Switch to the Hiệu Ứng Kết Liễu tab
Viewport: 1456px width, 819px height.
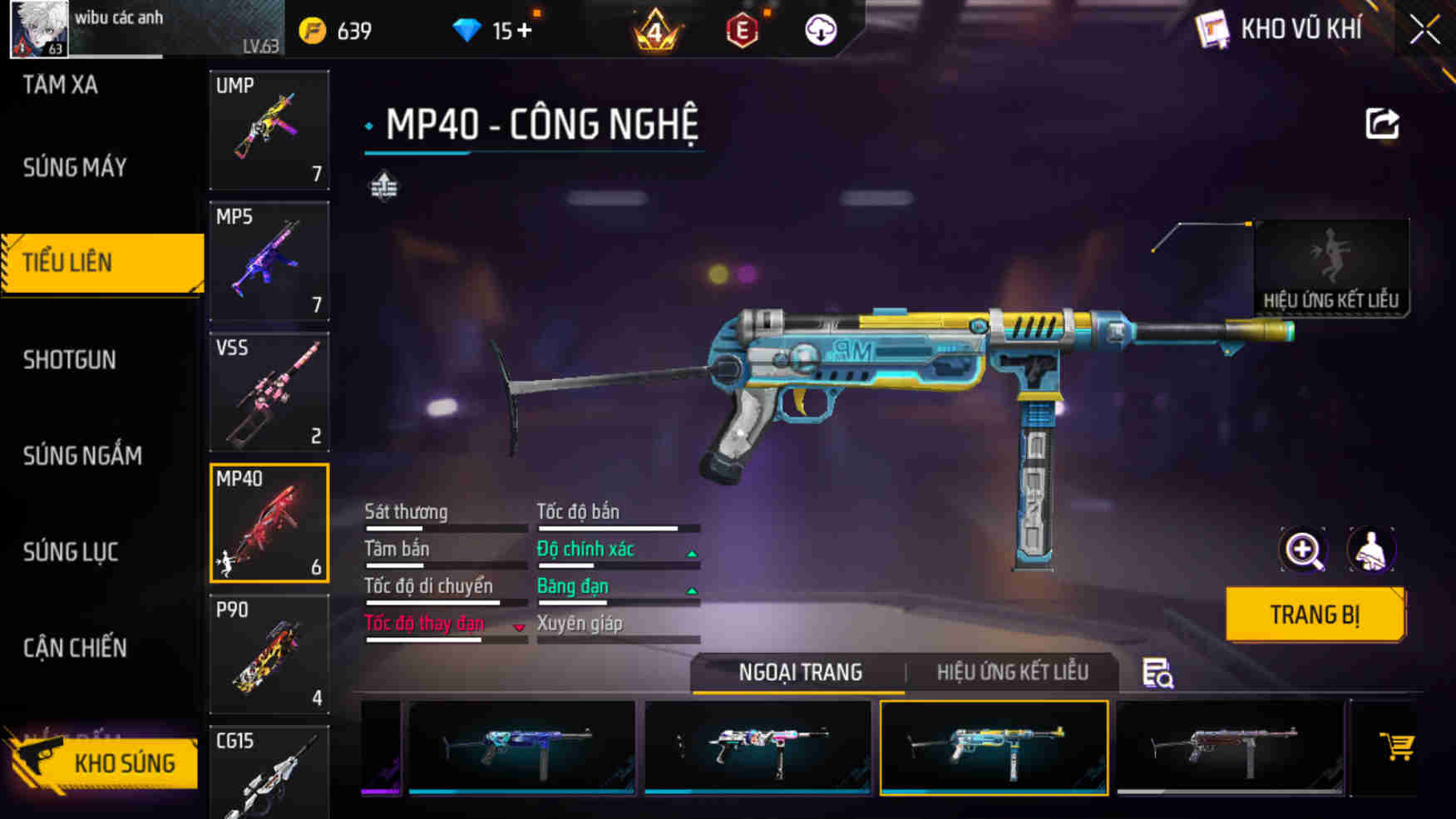click(x=1012, y=673)
